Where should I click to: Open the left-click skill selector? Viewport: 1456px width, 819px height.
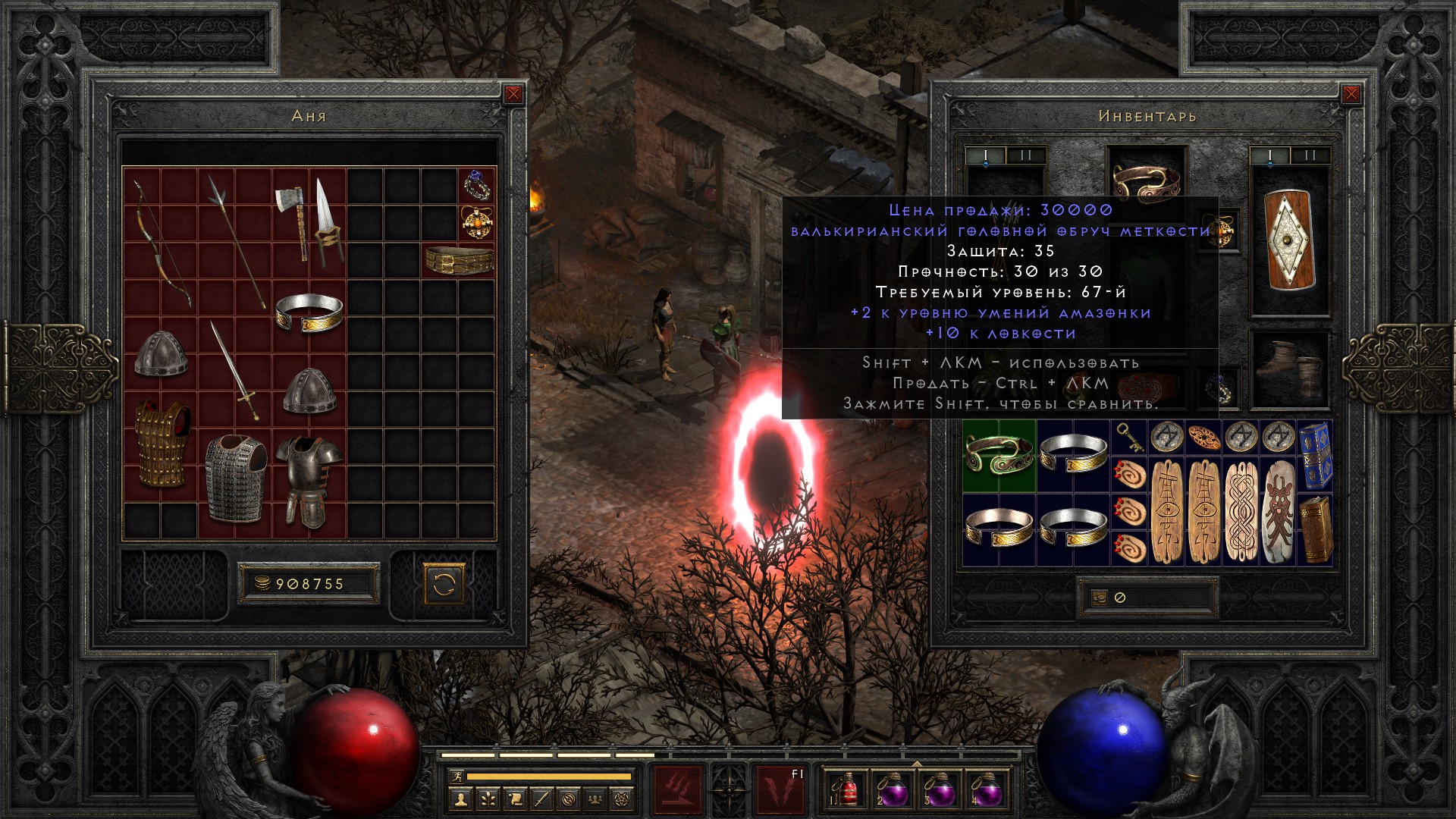click(678, 789)
